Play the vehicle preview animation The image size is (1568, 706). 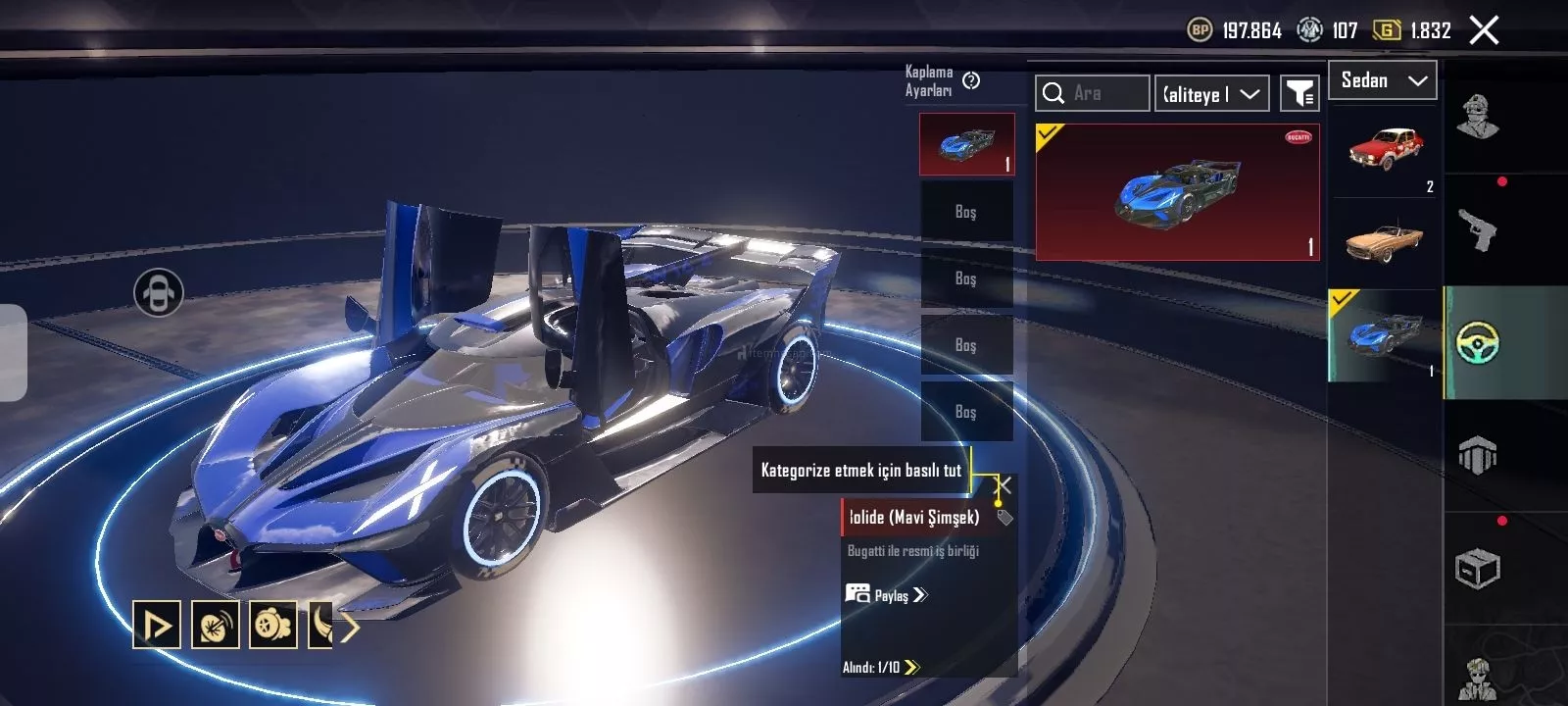click(157, 625)
